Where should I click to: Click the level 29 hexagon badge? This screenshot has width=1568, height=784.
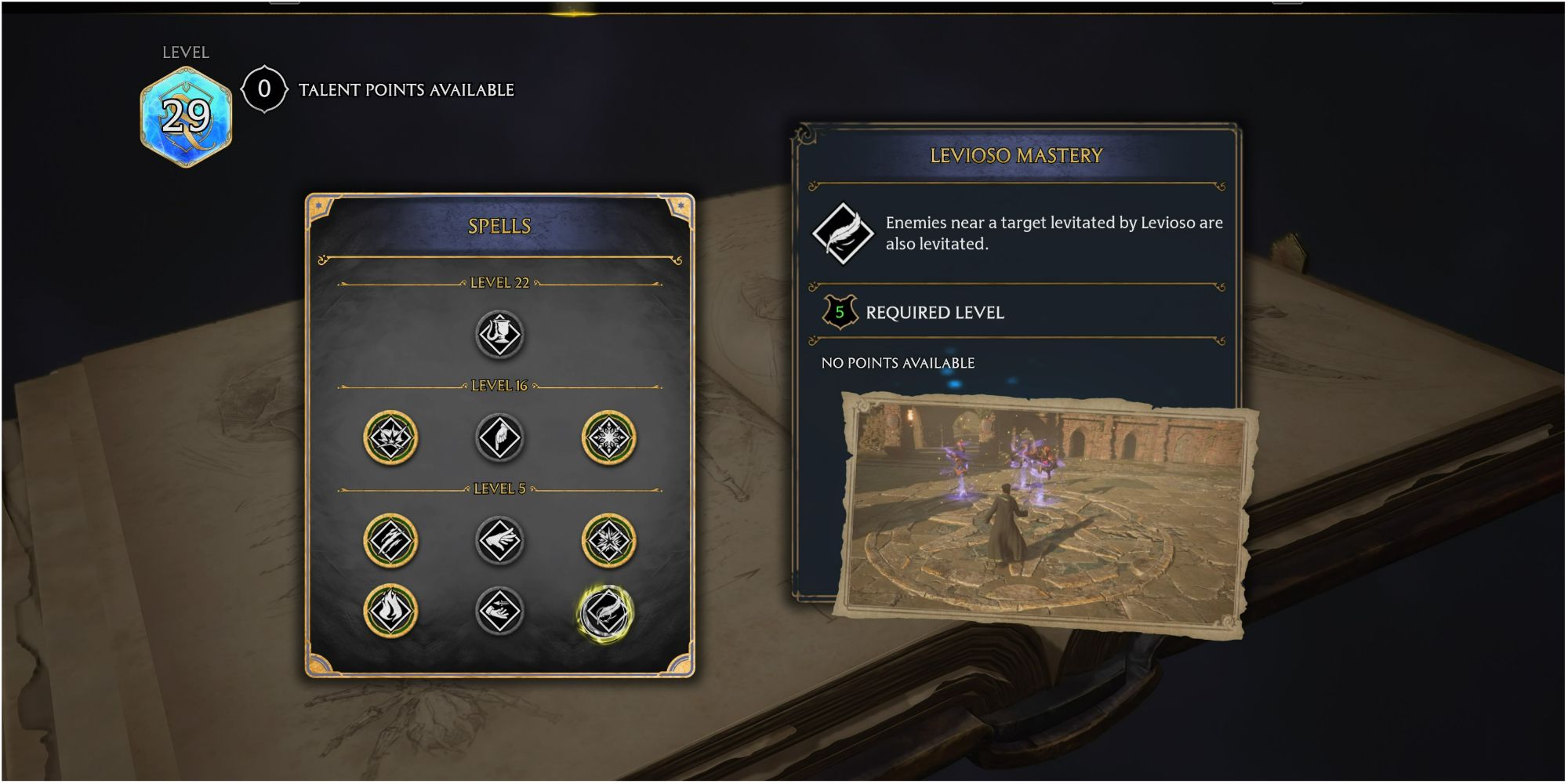tap(186, 114)
